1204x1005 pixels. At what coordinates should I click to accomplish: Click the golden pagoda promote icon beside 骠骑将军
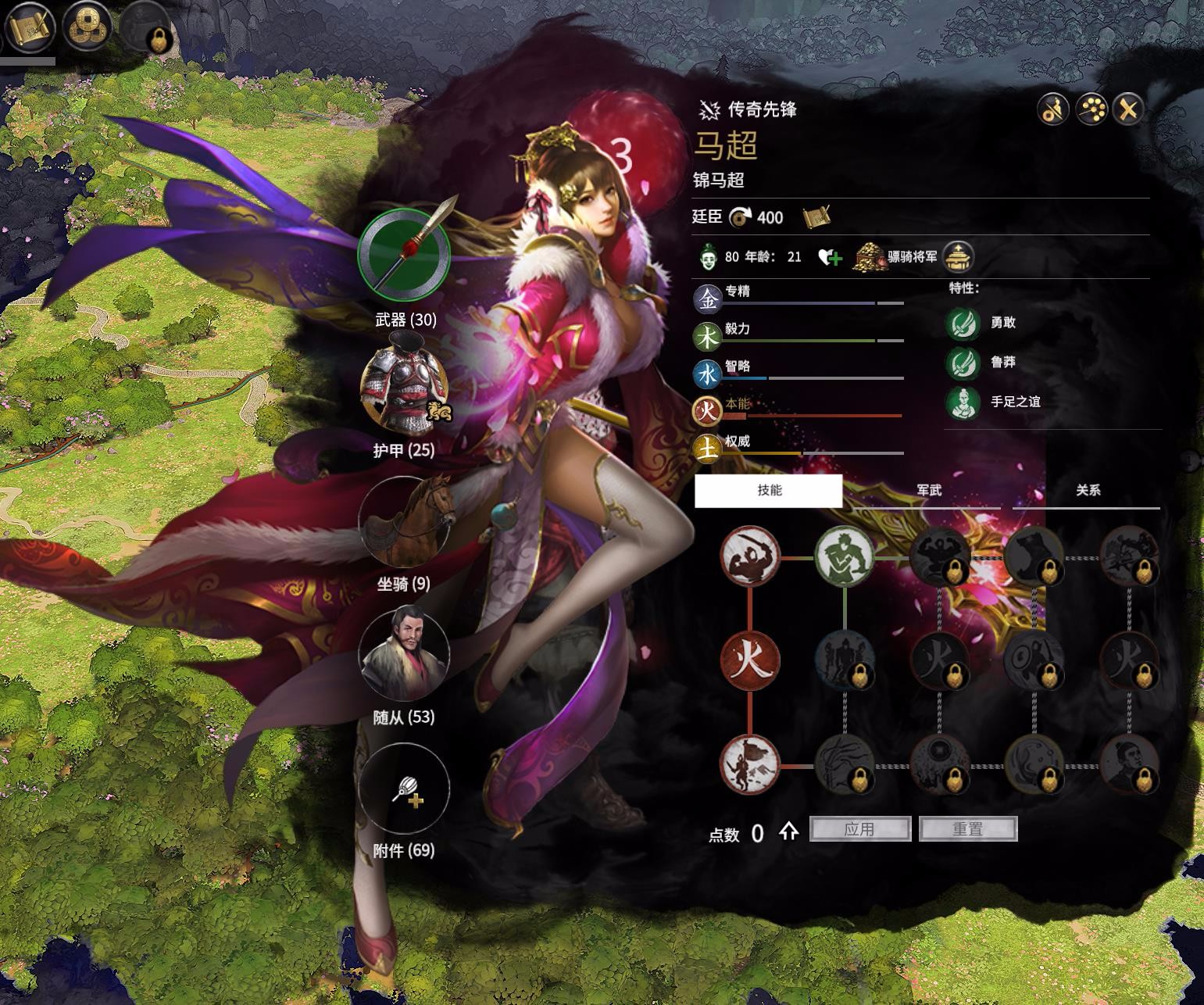tap(958, 257)
